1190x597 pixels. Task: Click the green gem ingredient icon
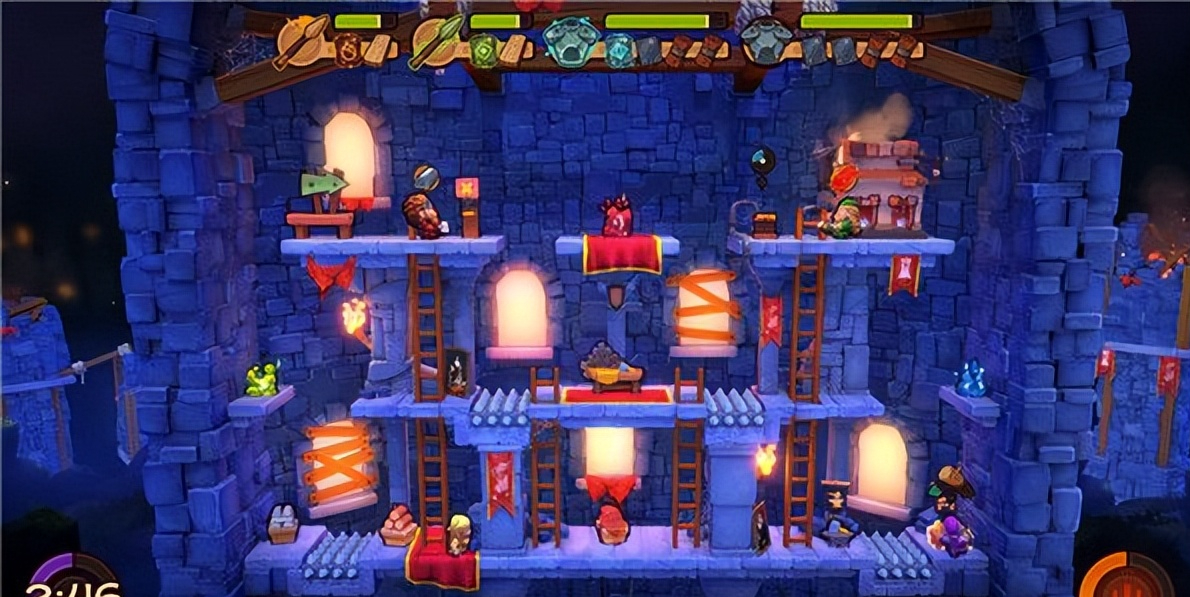click(483, 48)
